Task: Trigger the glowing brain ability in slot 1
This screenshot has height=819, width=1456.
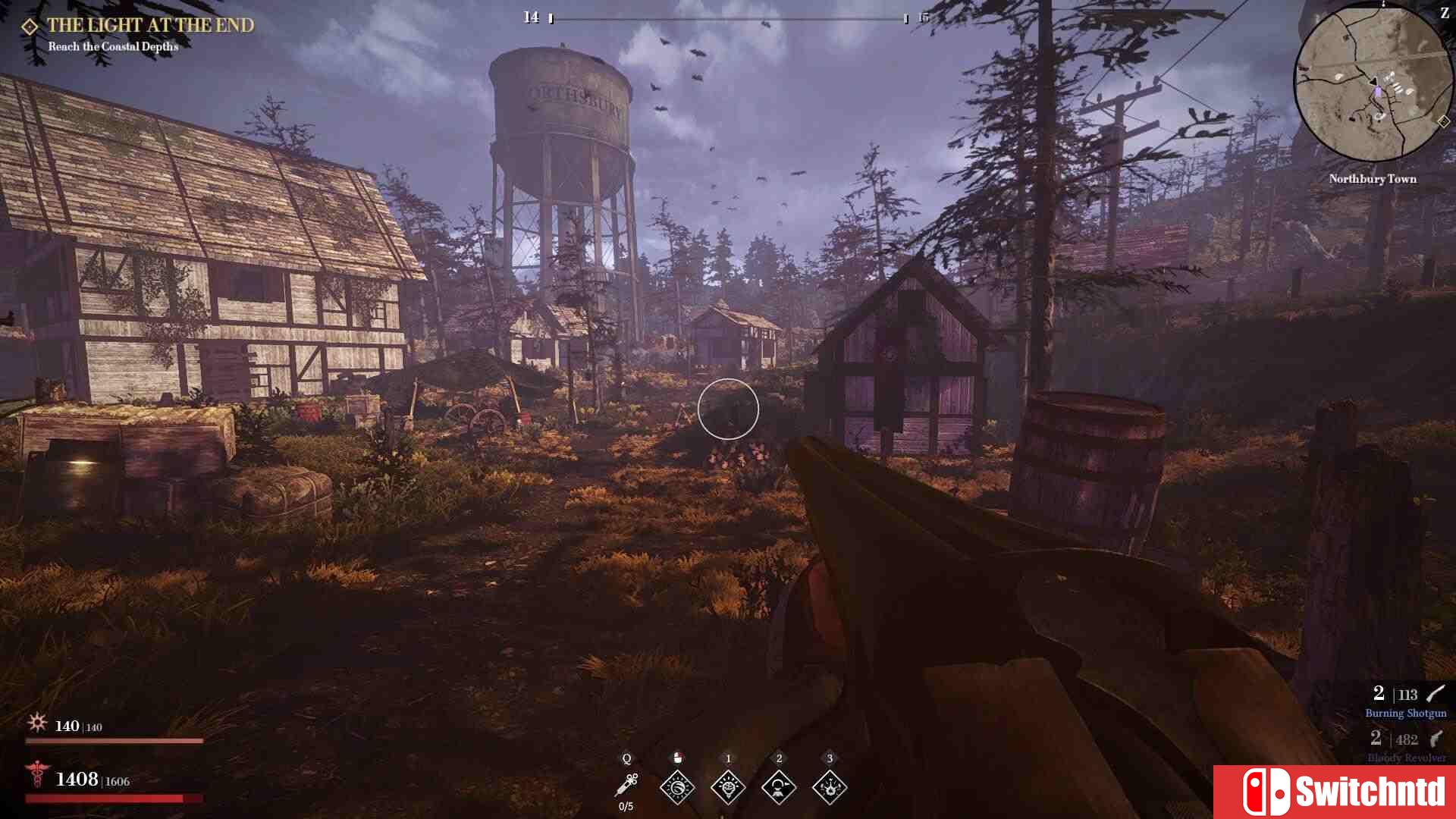Action: 728,787
